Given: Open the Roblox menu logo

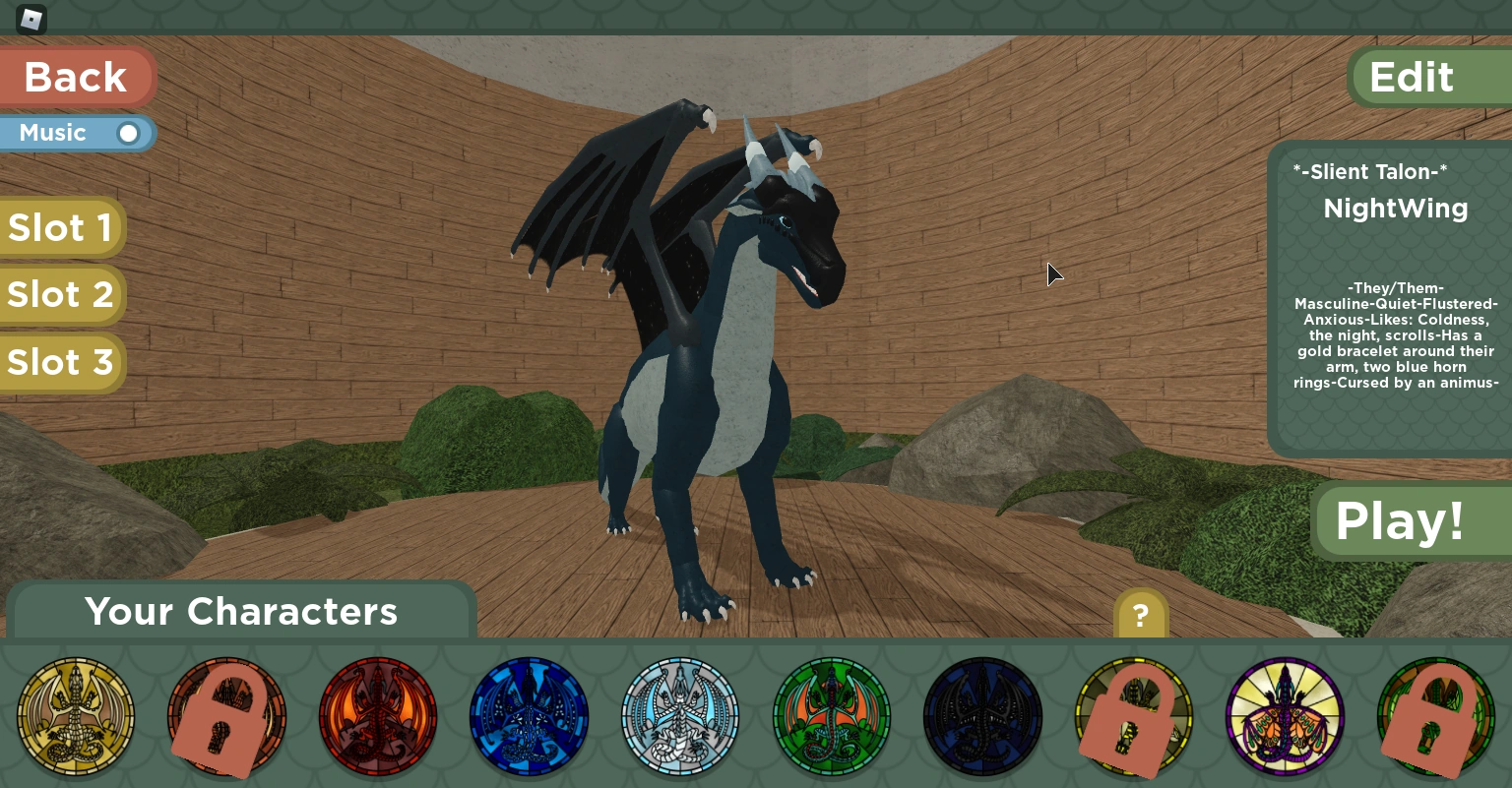Looking at the screenshot, I should [31, 19].
